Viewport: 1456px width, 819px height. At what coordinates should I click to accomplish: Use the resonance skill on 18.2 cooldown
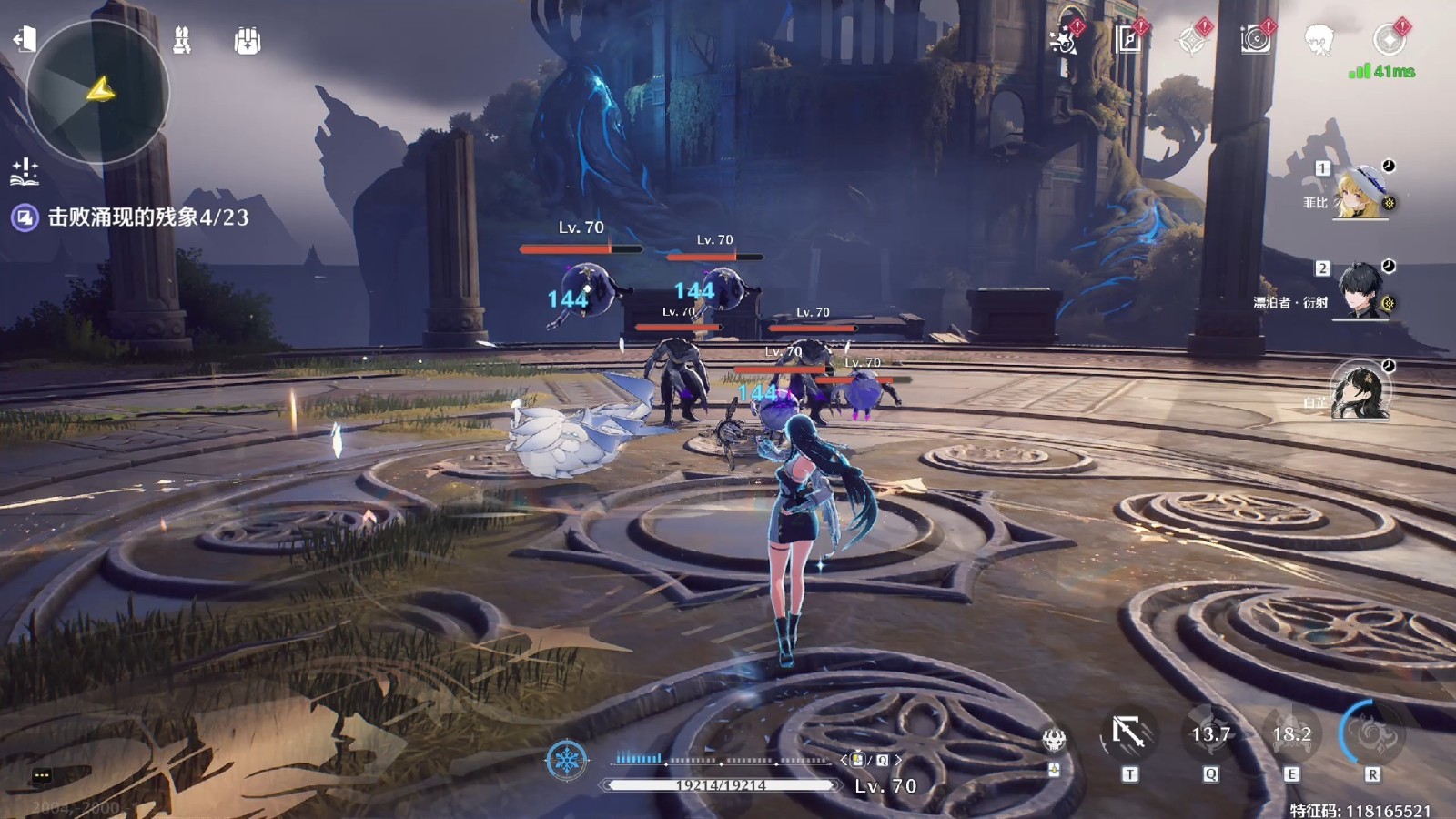click(1291, 733)
